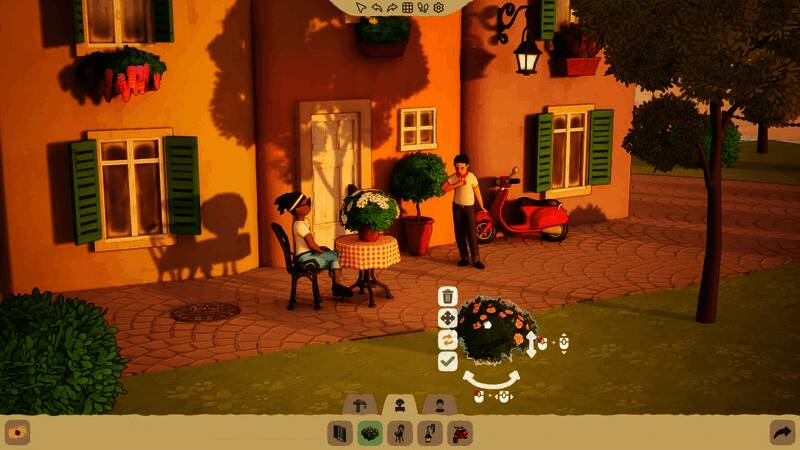Click the butterfly icon in the top bar
The width and height of the screenshot is (800, 450).
[x=422, y=7]
